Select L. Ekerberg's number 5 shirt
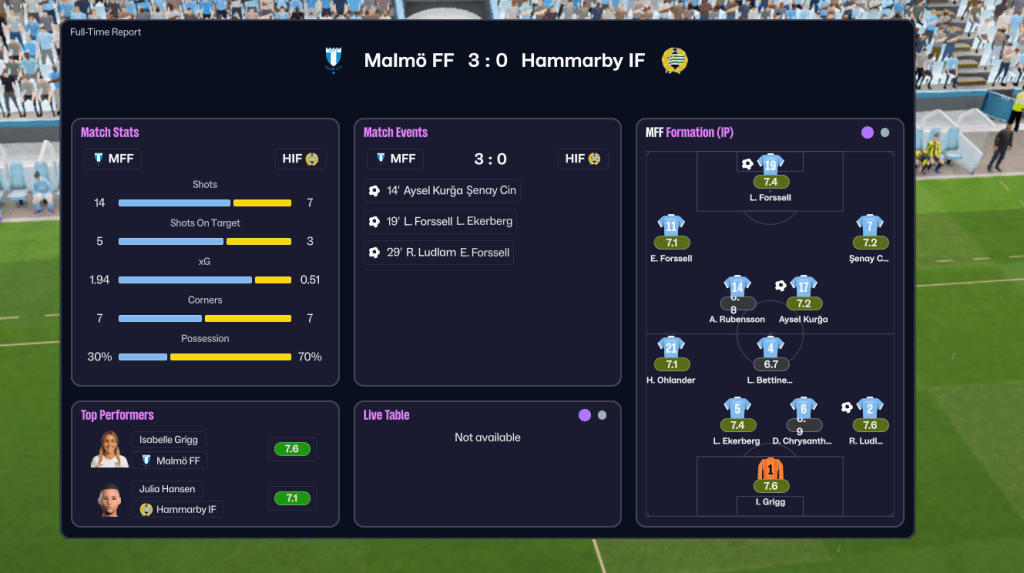This screenshot has width=1024, height=573. tap(738, 408)
